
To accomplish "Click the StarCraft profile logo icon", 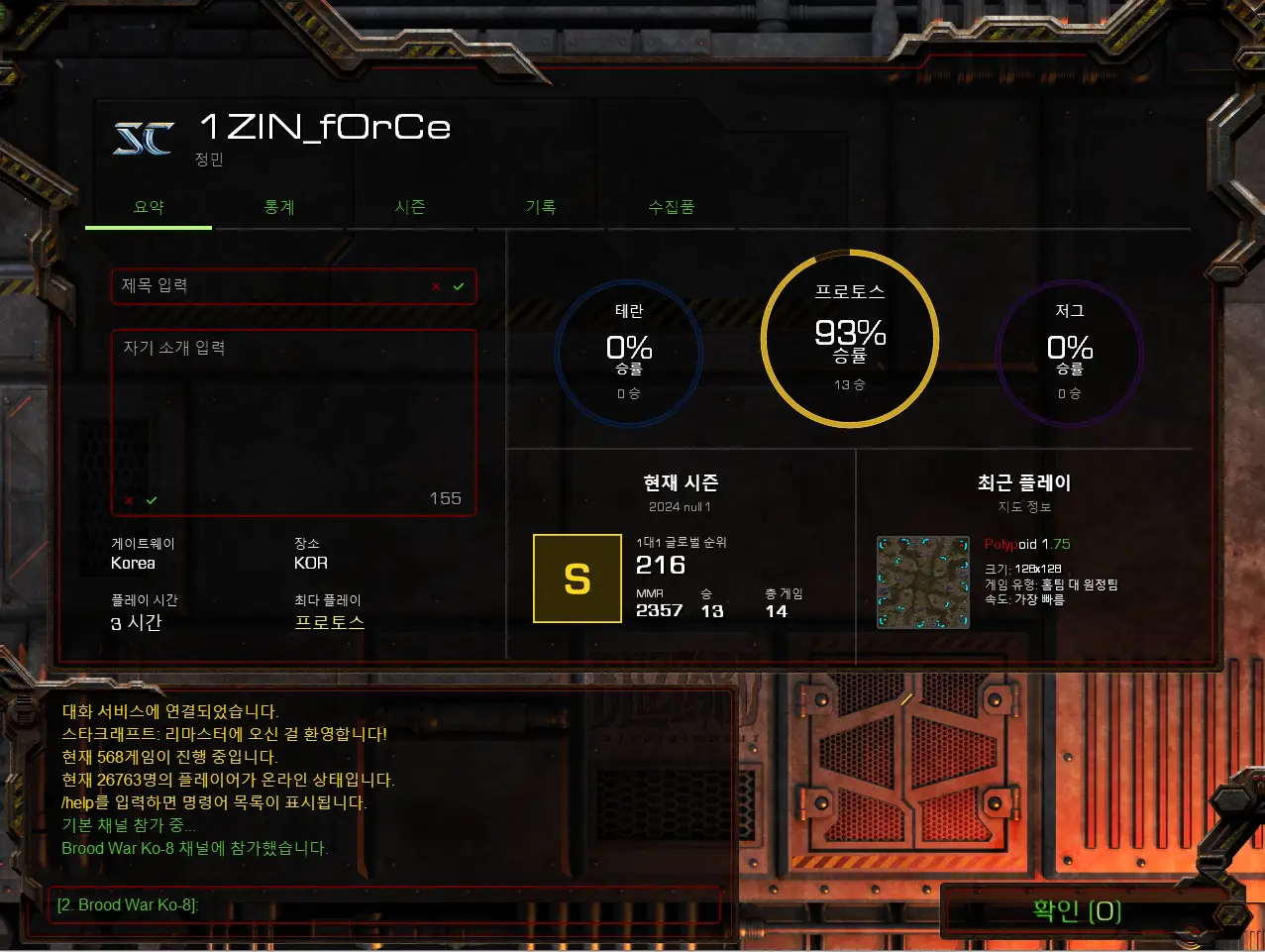I will [145, 139].
